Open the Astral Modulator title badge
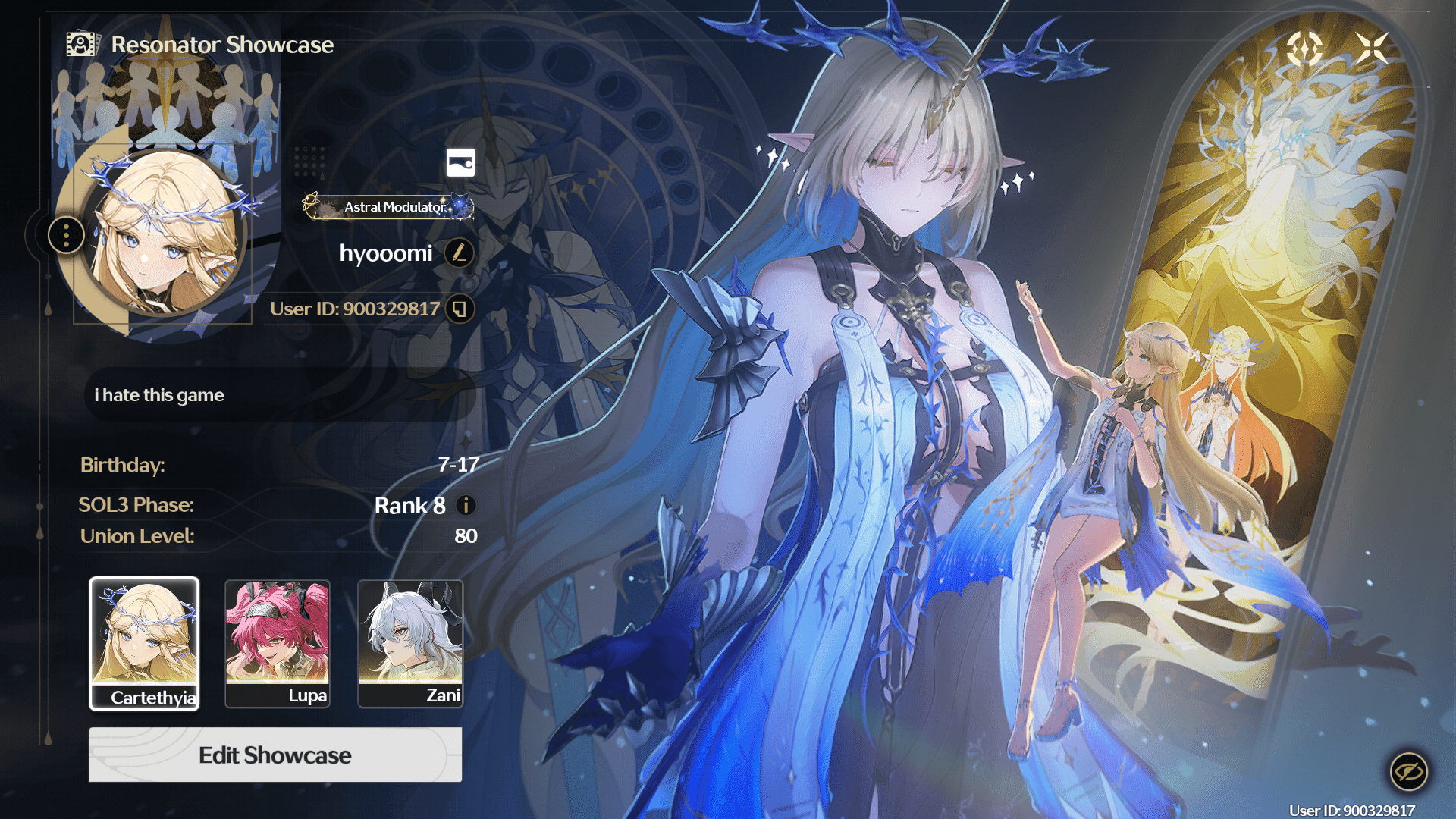This screenshot has width=1456, height=819. [x=388, y=206]
